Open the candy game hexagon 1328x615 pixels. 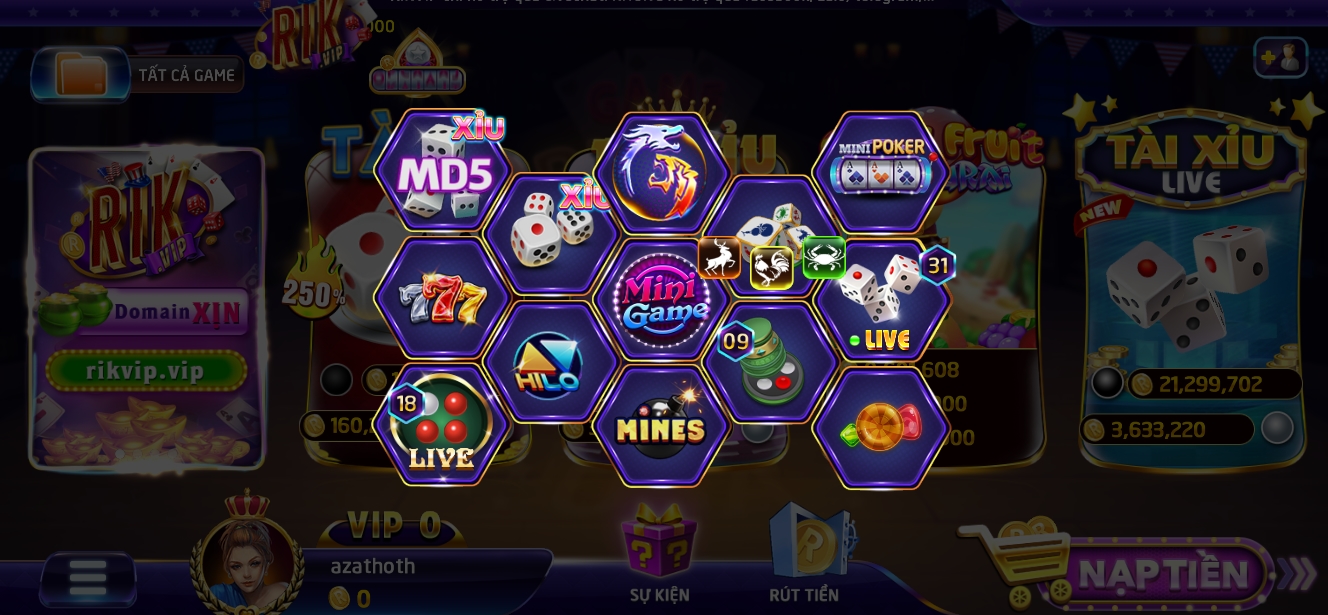[880, 427]
